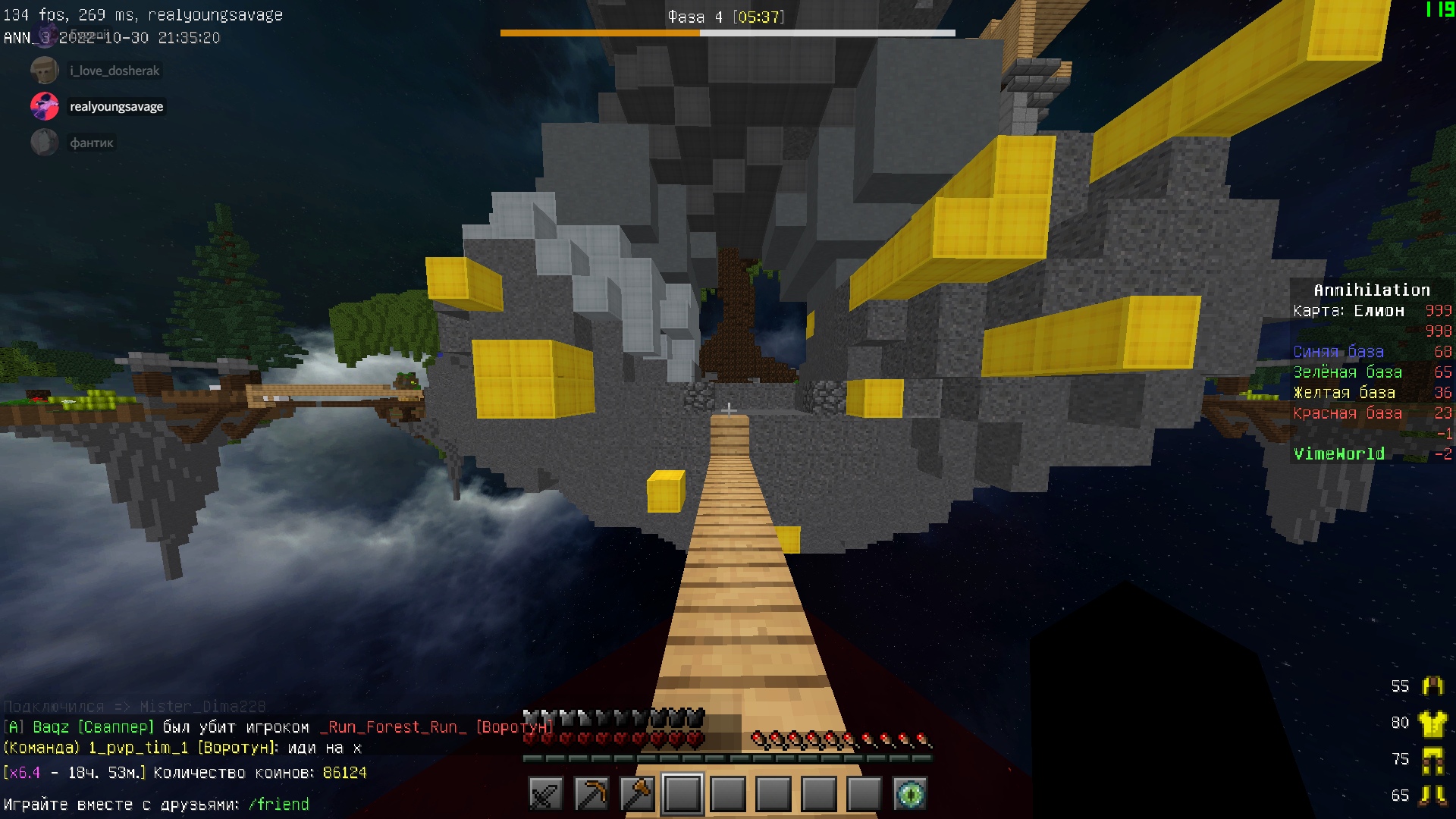Click the highlighted empty hotbar slot

point(682,794)
